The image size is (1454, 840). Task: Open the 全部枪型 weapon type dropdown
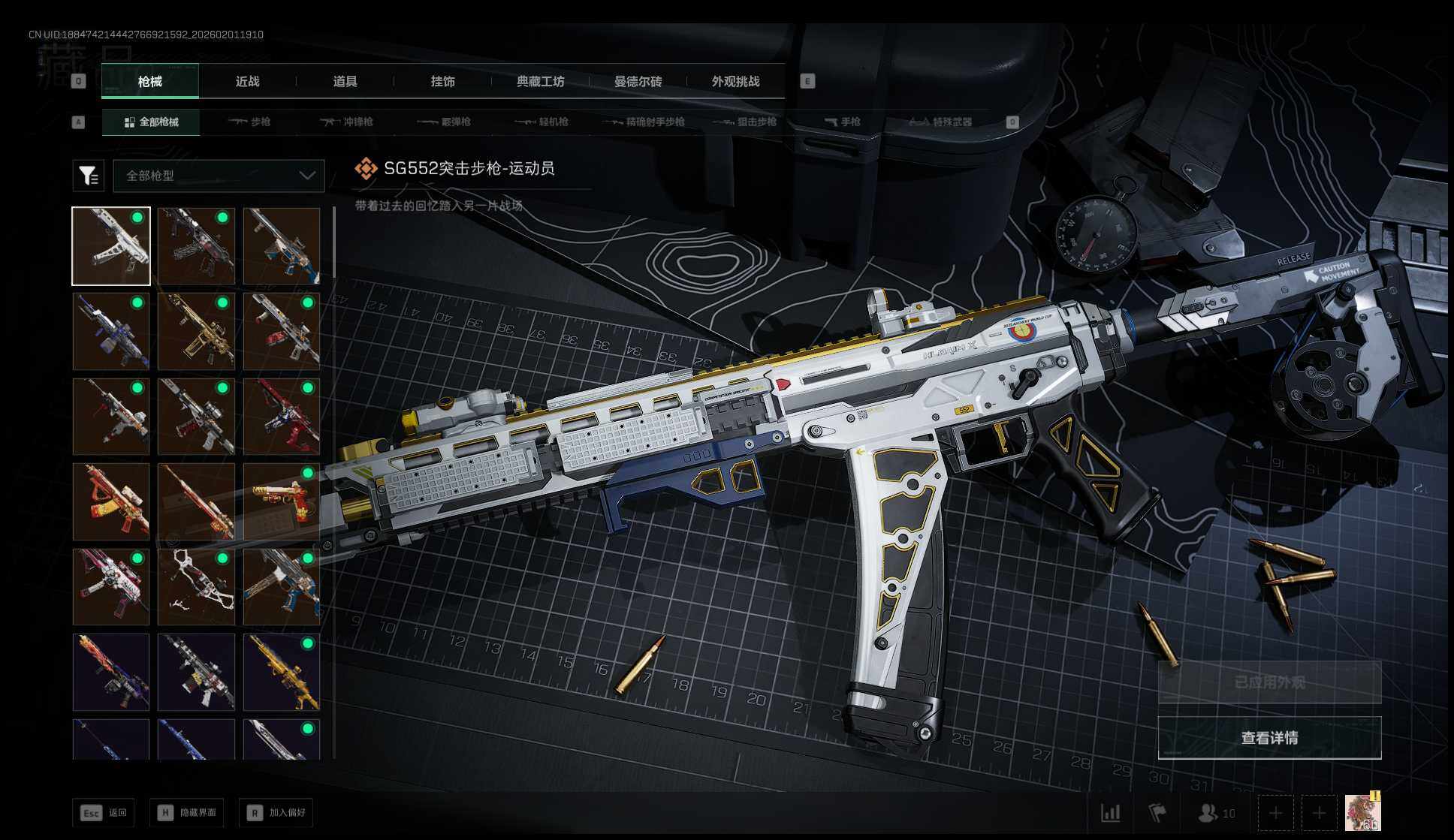tap(219, 176)
